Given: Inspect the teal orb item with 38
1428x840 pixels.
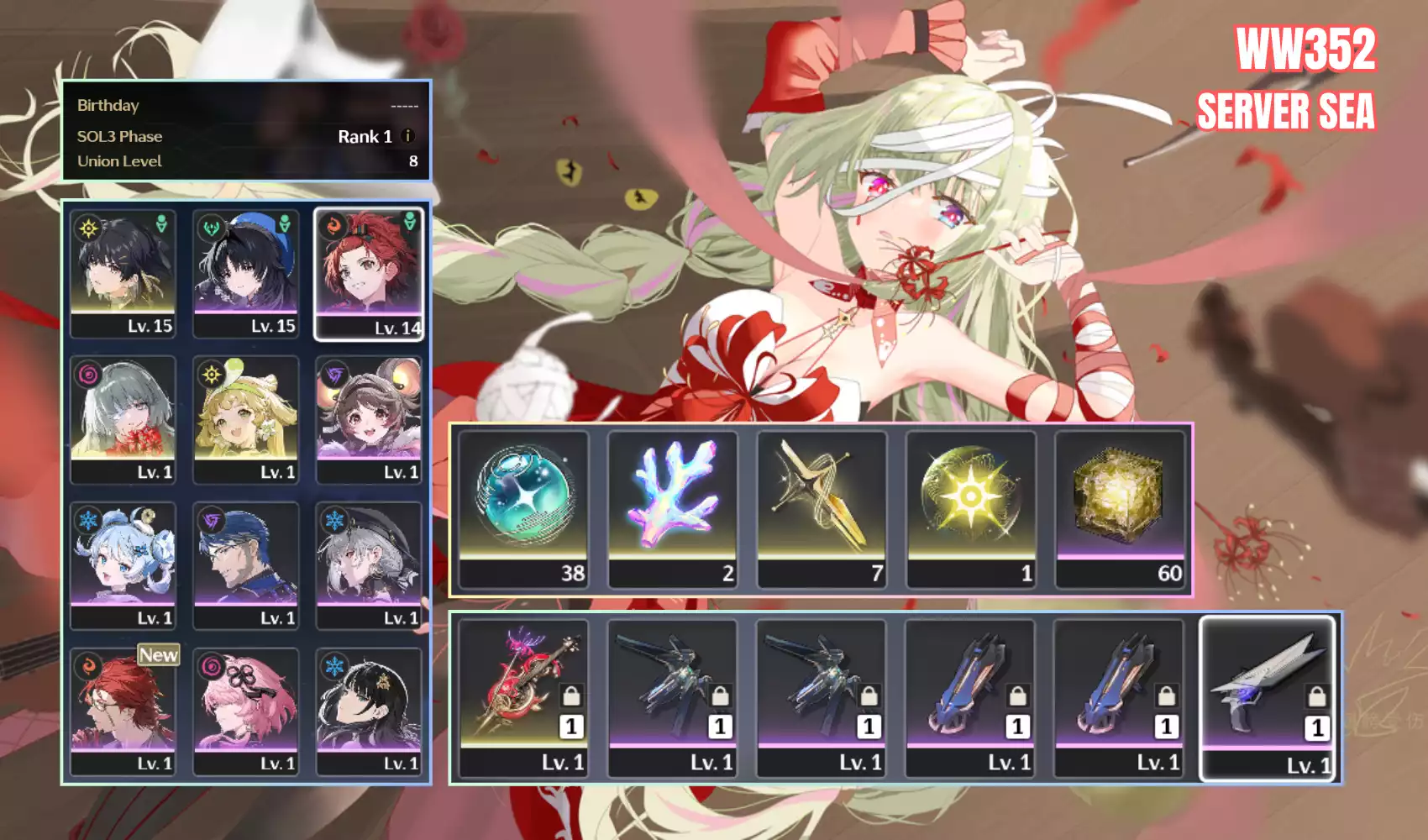Looking at the screenshot, I should (524, 508).
